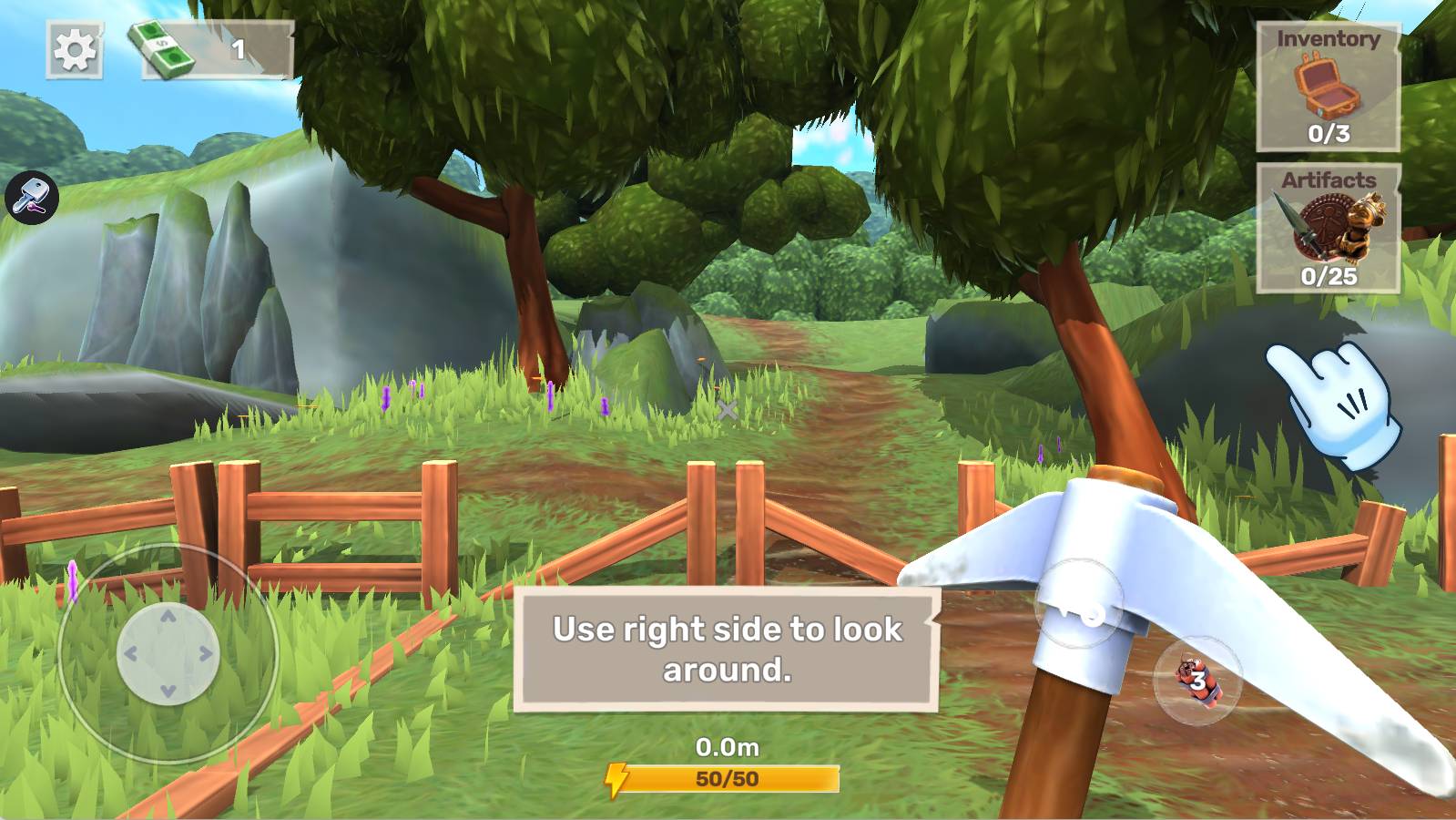Image resolution: width=1456 pixels, height=820 pixels.
Task: Show the Artifacts collection
Action: [x=1328, y=229]
